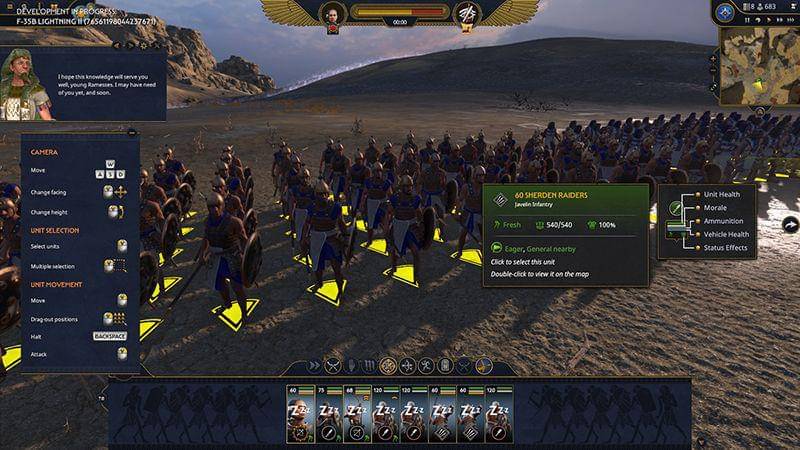Screen dimensions: 800x450
Task: Open the battle minimap
Action: click(x=759, y=64)
